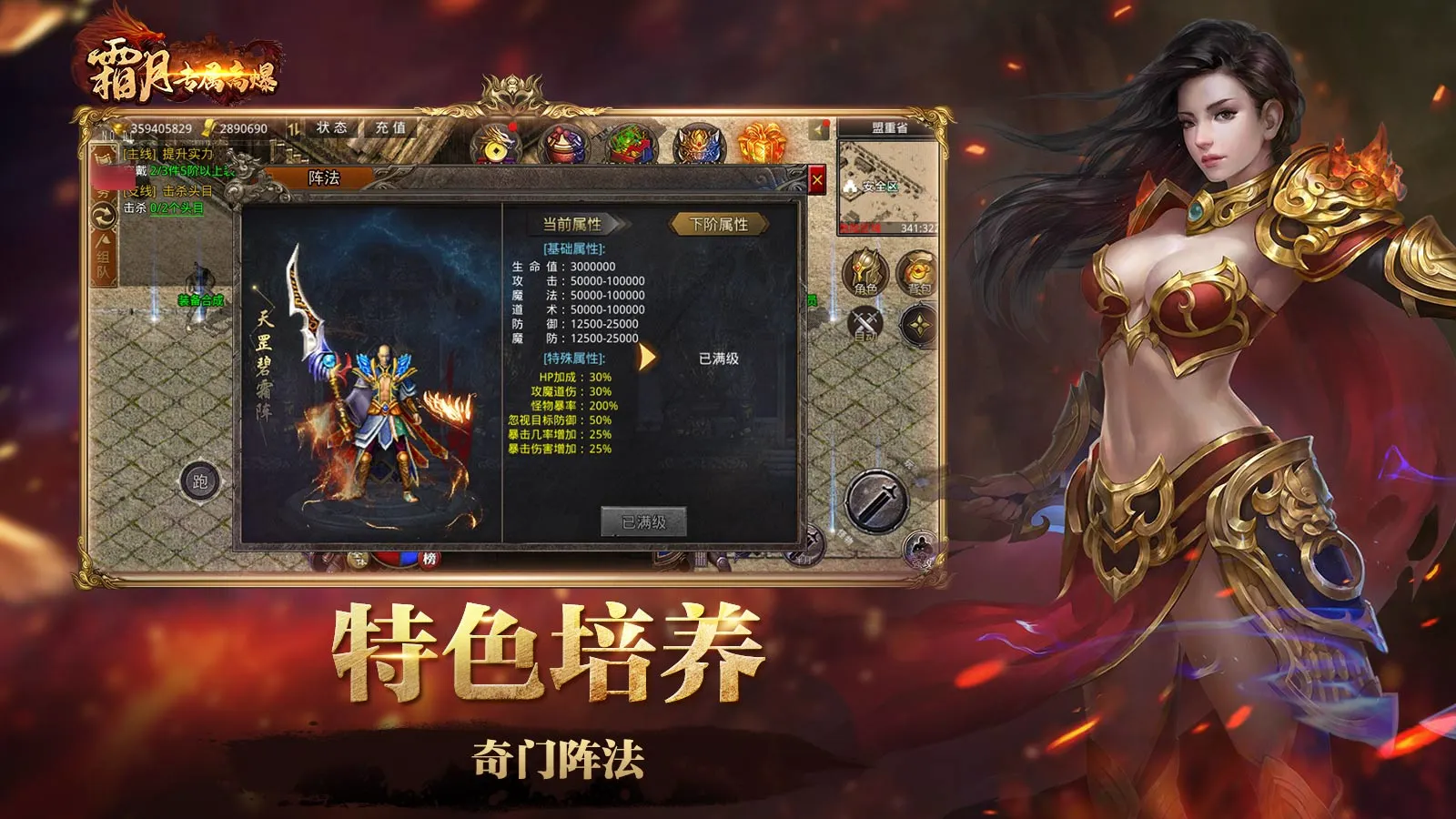This screenshot has height=819, width=1456.
Task: Click the compass navigation icon under the minimap
Action: coord(919,324)
